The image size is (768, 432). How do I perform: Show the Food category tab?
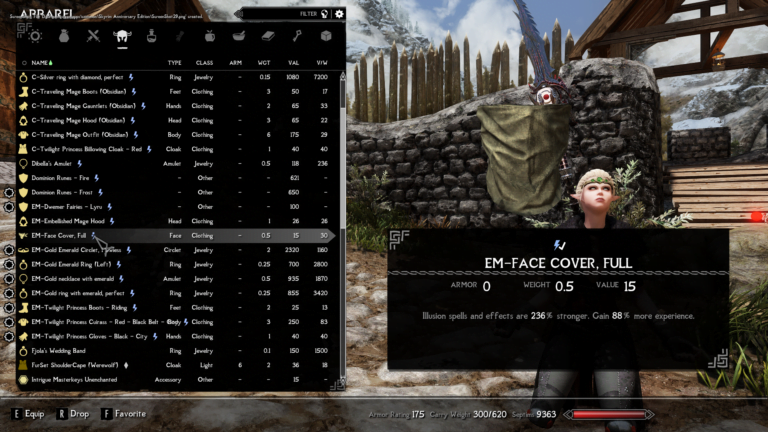[210, 36]
